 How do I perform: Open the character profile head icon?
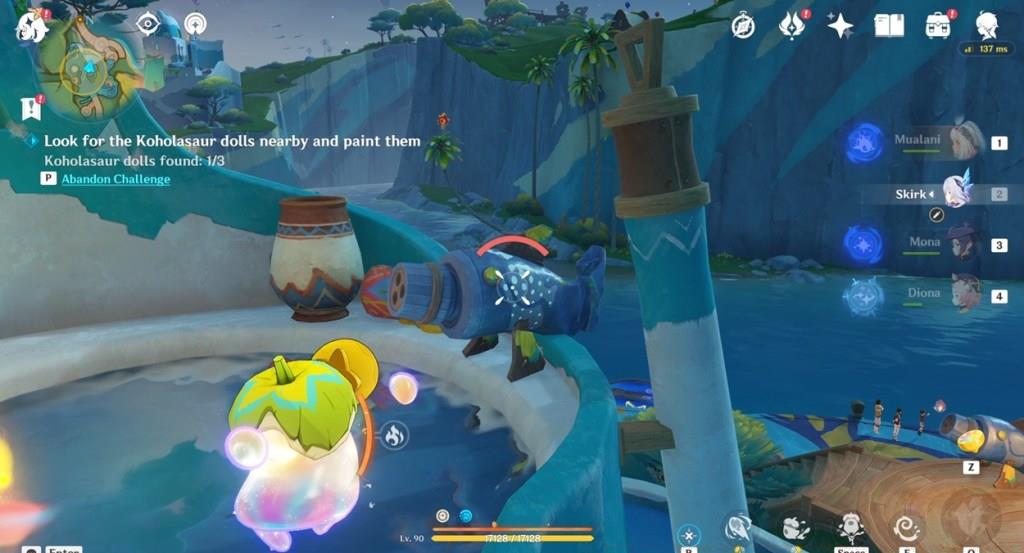click(987, 25)
